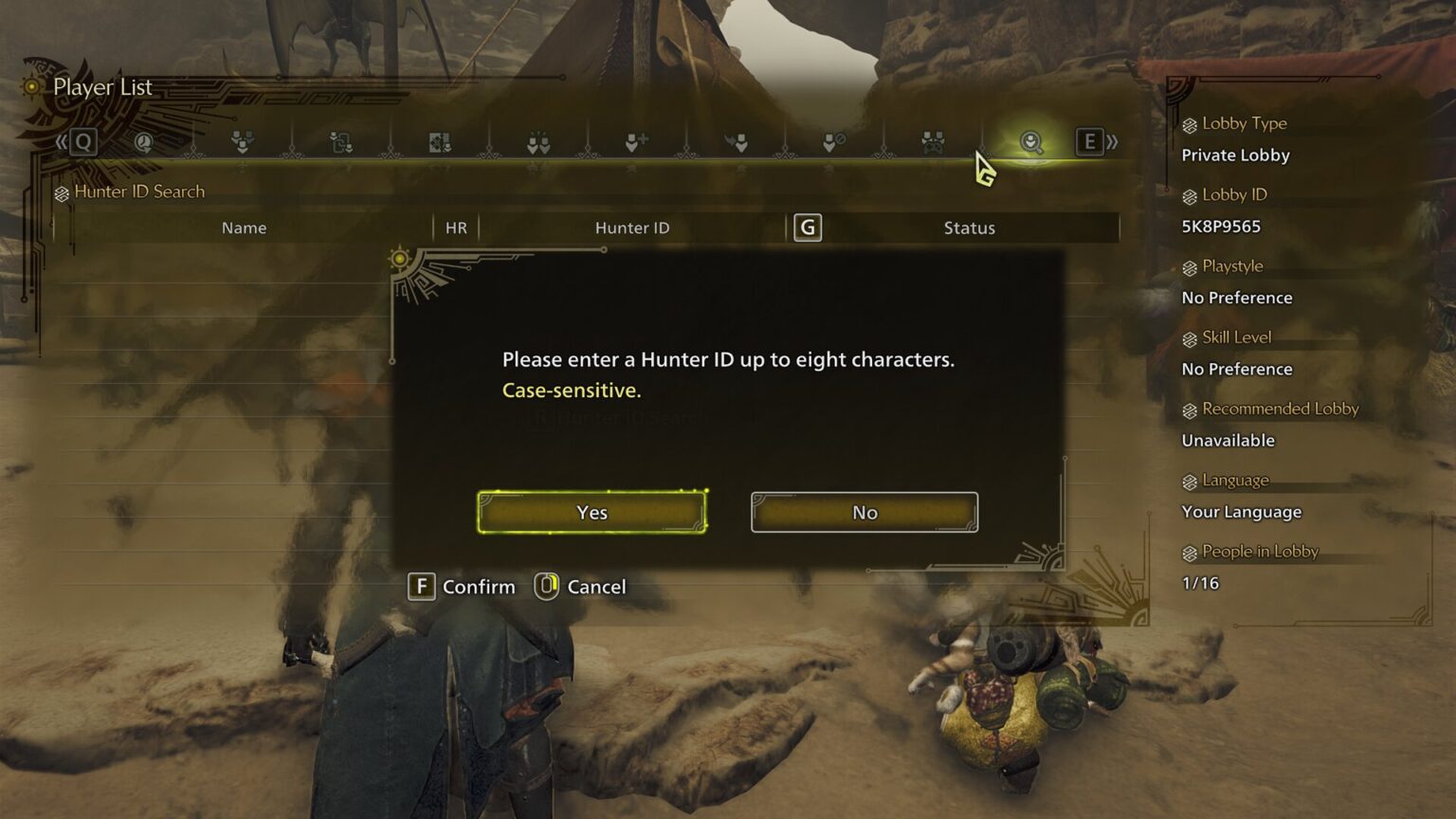
Task: Click the right chevron beside the E key
Action: click(x=1111, y=142)
